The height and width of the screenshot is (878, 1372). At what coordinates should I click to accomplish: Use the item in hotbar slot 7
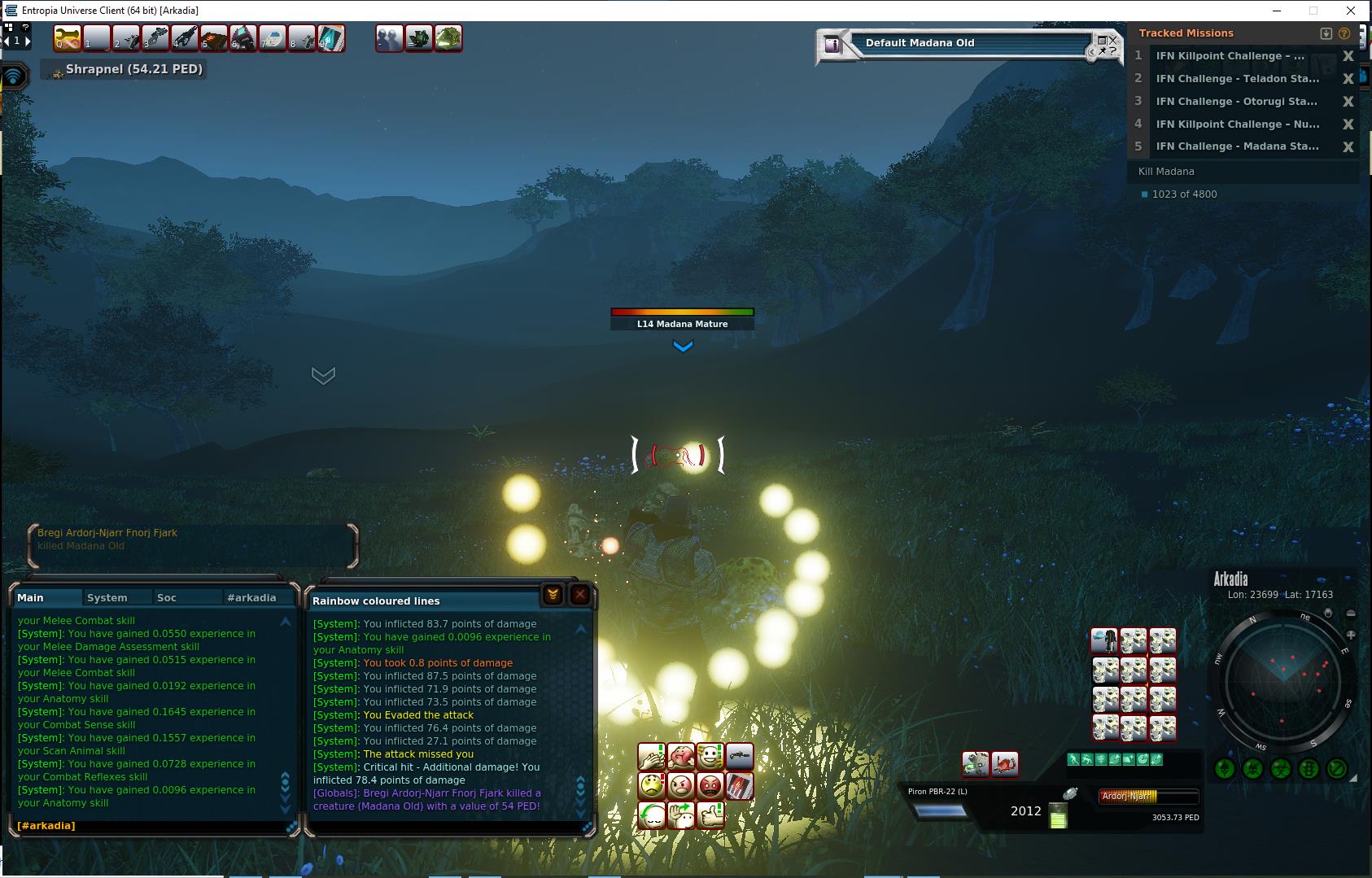coord(273,38)
